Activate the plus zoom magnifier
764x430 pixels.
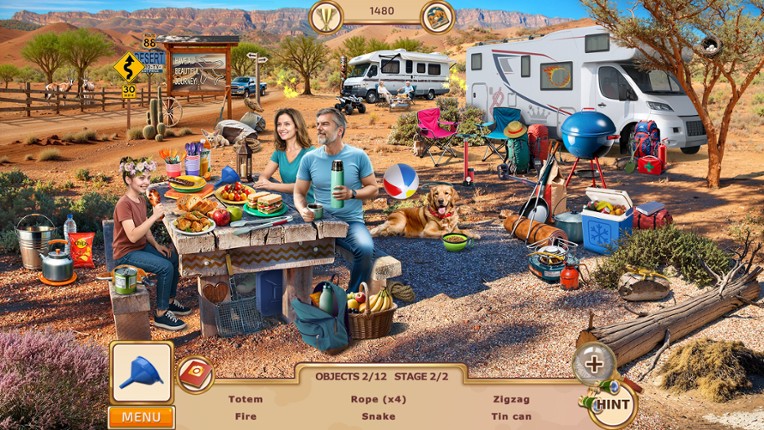[594, 363]
